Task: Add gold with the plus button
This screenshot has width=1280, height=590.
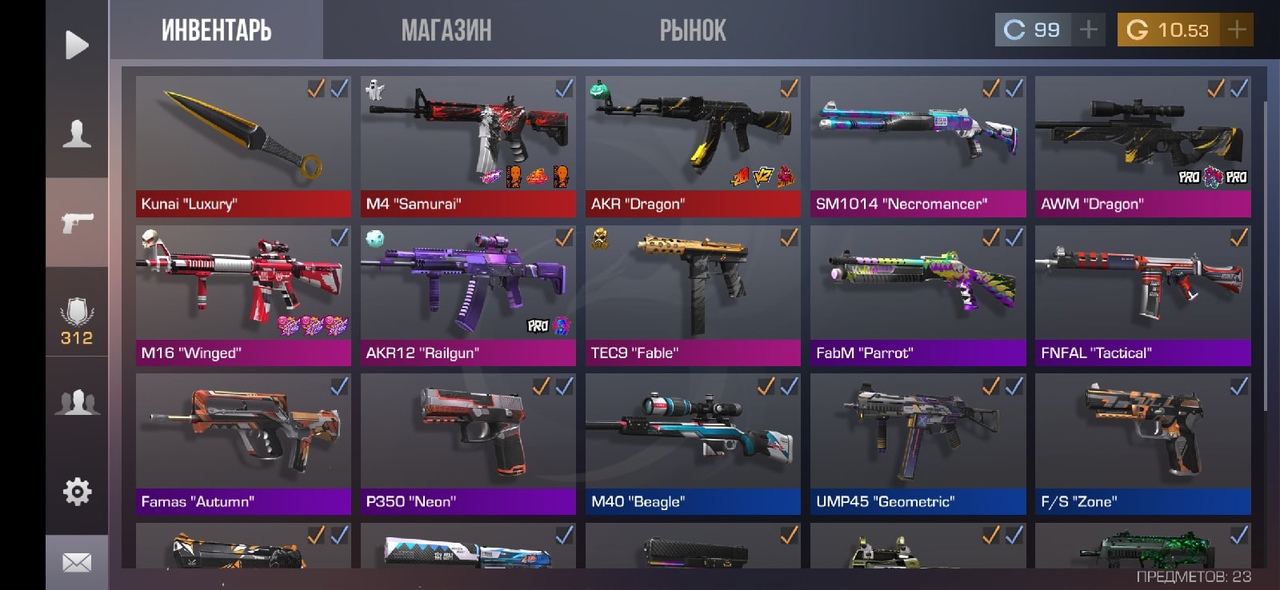Action: click(1237, 30)
